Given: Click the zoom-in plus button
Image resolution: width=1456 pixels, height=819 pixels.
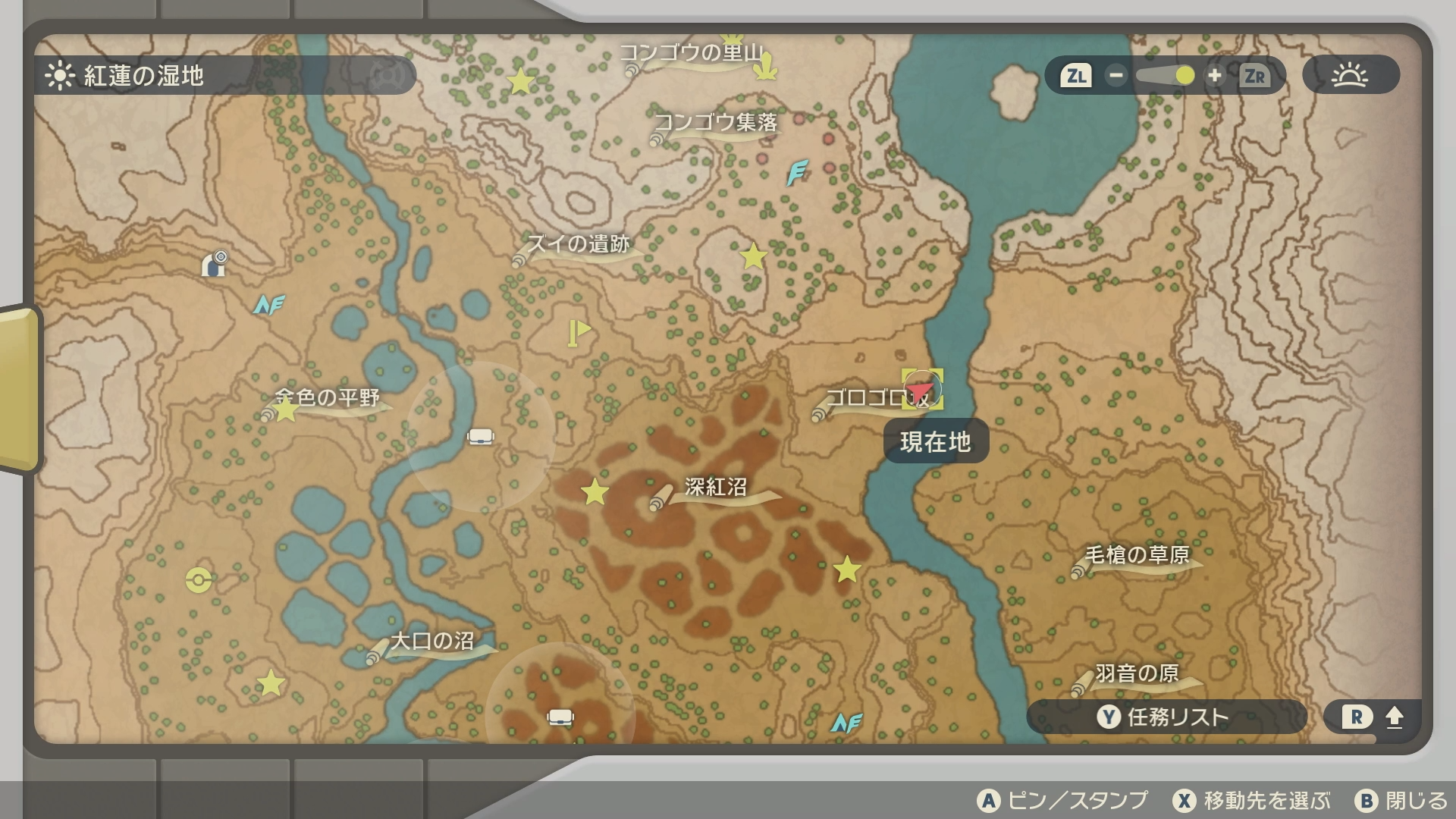Looking at the screenshot, I should point(1214,76).
